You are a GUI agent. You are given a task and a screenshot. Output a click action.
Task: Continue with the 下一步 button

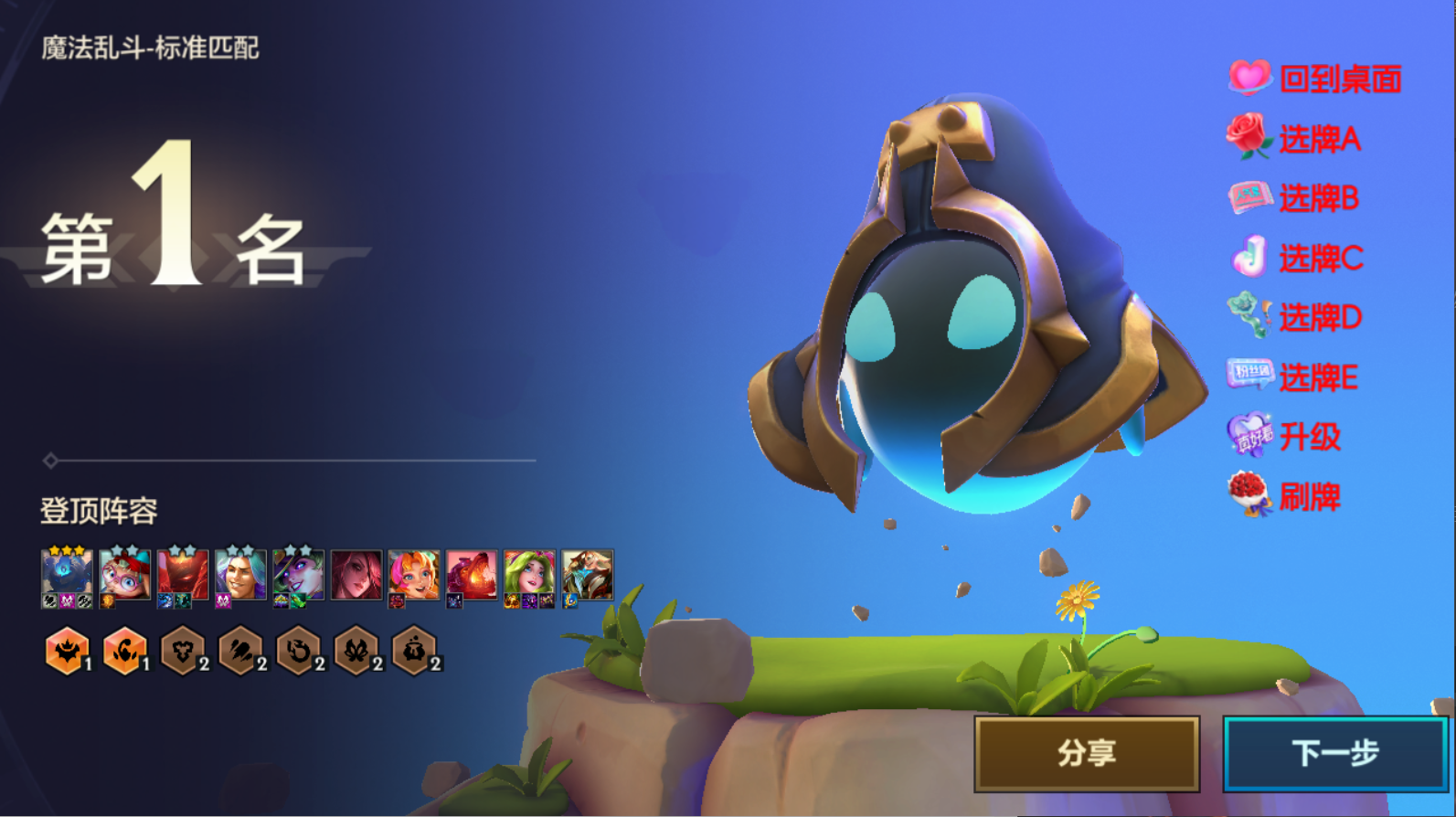[x=1334, y=753]
